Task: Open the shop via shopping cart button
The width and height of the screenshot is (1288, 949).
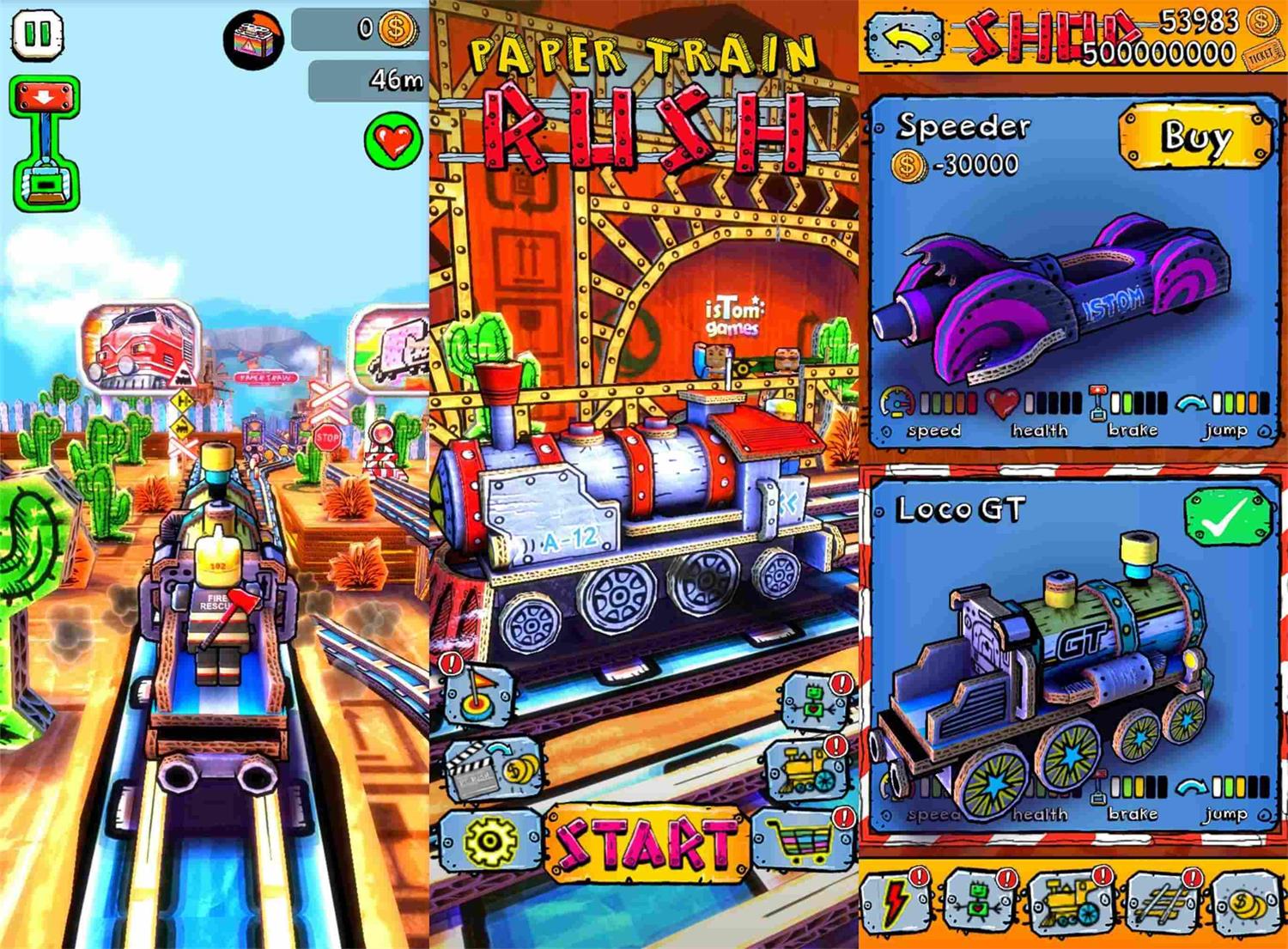Action: [802, 839]
